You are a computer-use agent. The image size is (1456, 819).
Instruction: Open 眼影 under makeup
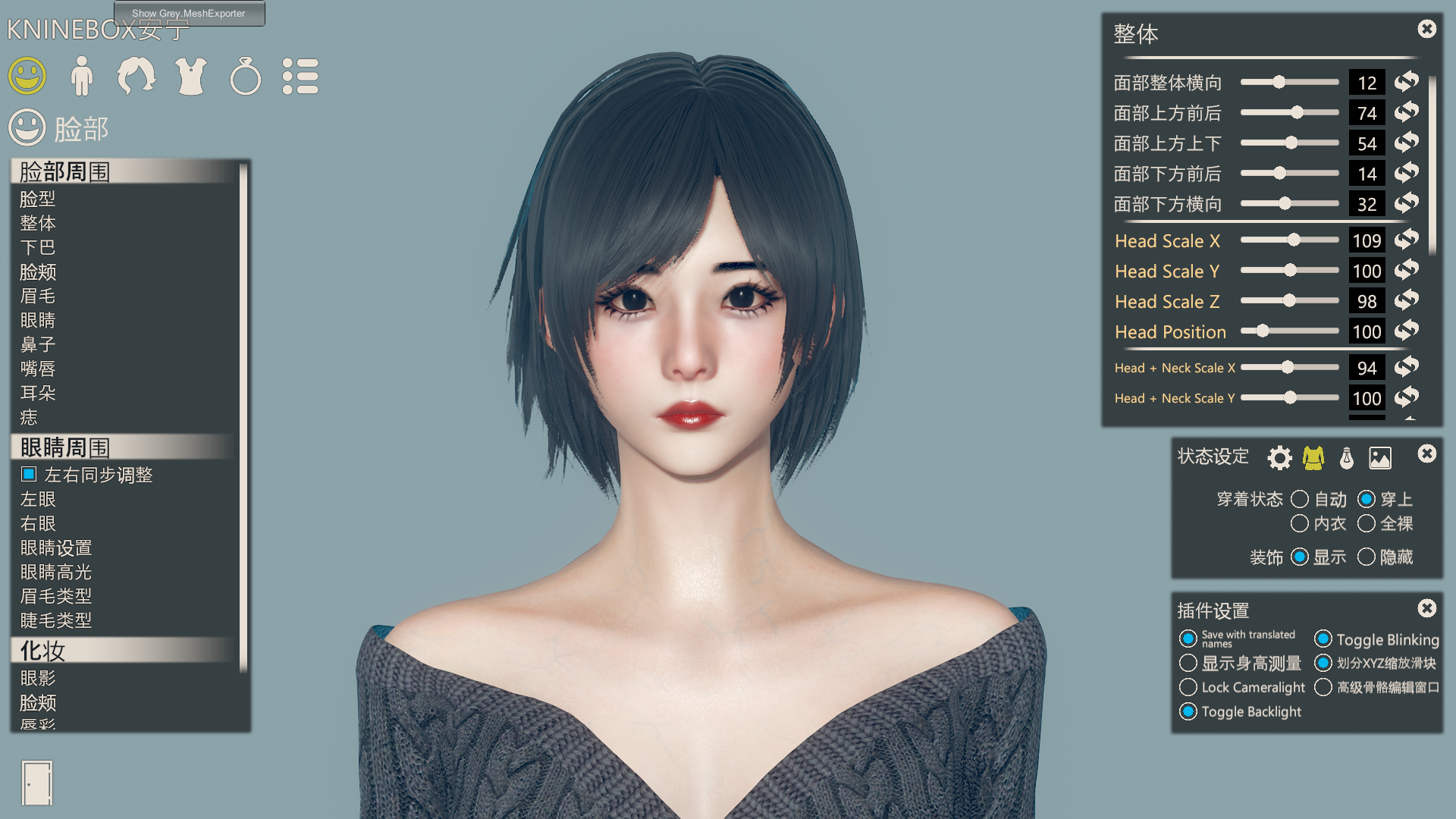(38, 678)
